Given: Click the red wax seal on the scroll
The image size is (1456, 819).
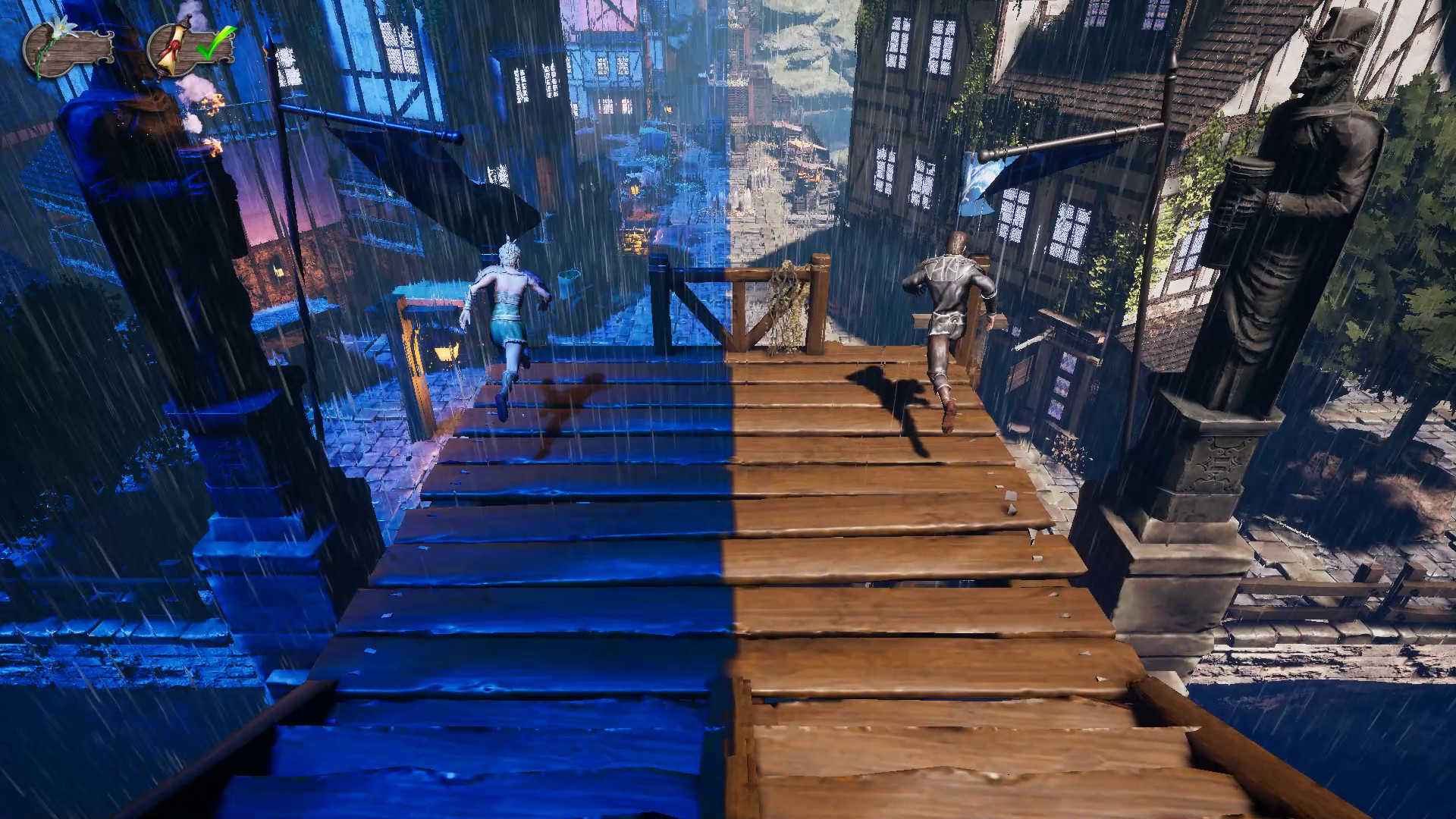Looking at the screenshot, I should click(x=175, y=45).
